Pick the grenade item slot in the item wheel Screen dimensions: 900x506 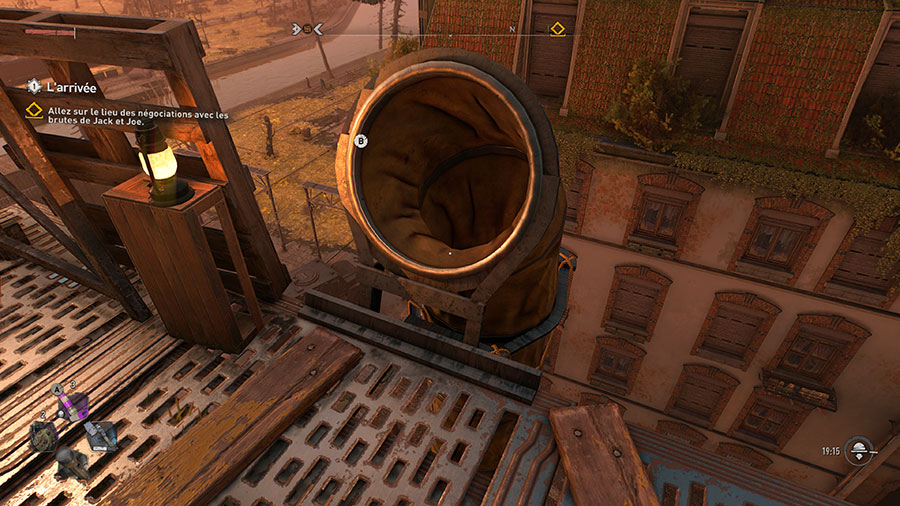point(71,461)
